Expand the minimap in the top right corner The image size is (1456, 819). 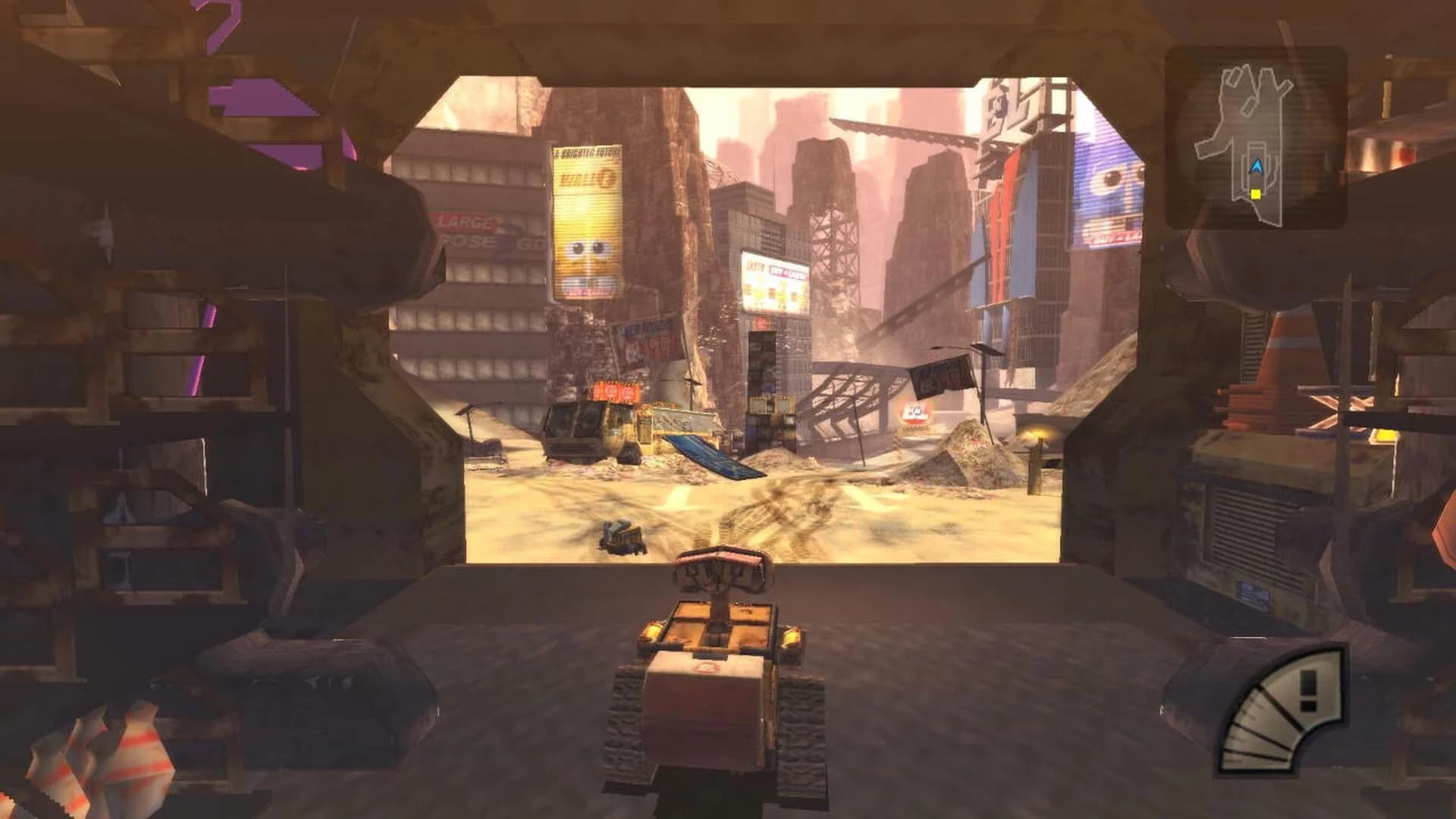[1261, 140]
